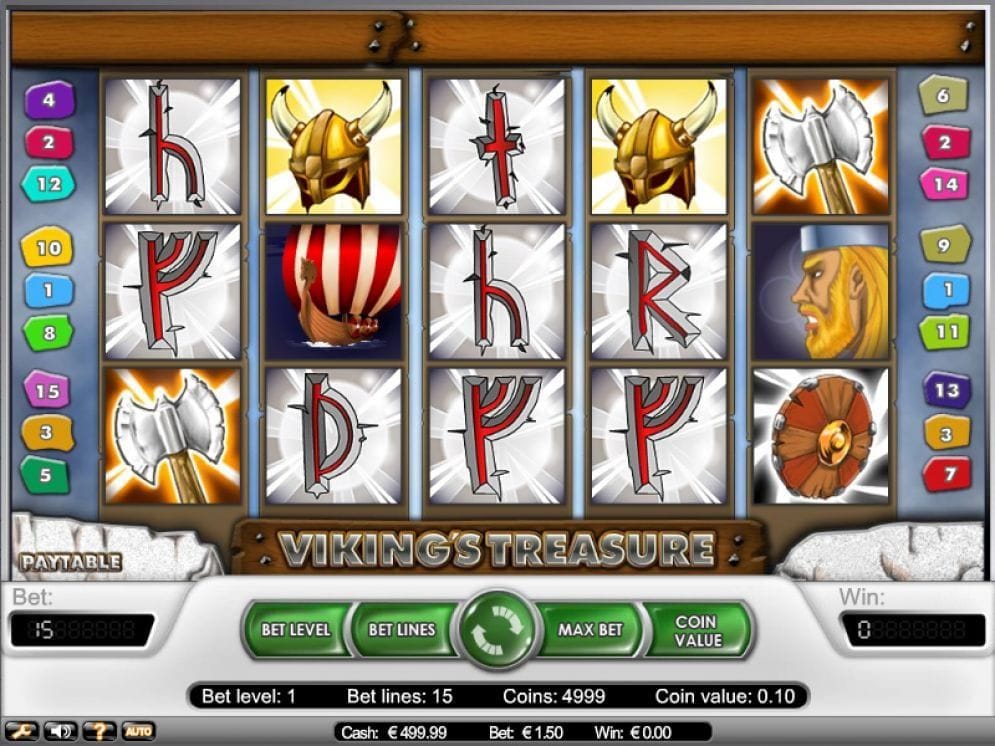Spin the reels with the round green button

(498, 630)
